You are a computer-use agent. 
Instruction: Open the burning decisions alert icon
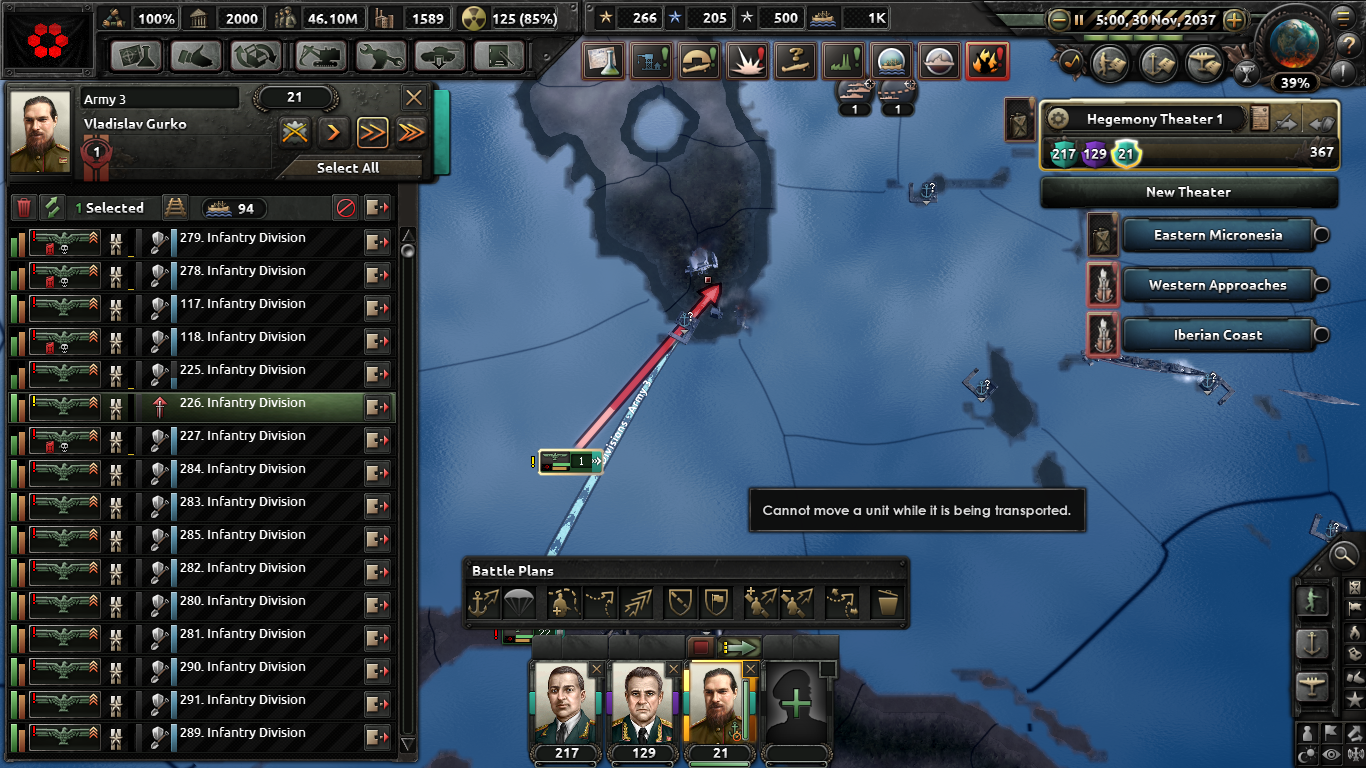point(987,60)
